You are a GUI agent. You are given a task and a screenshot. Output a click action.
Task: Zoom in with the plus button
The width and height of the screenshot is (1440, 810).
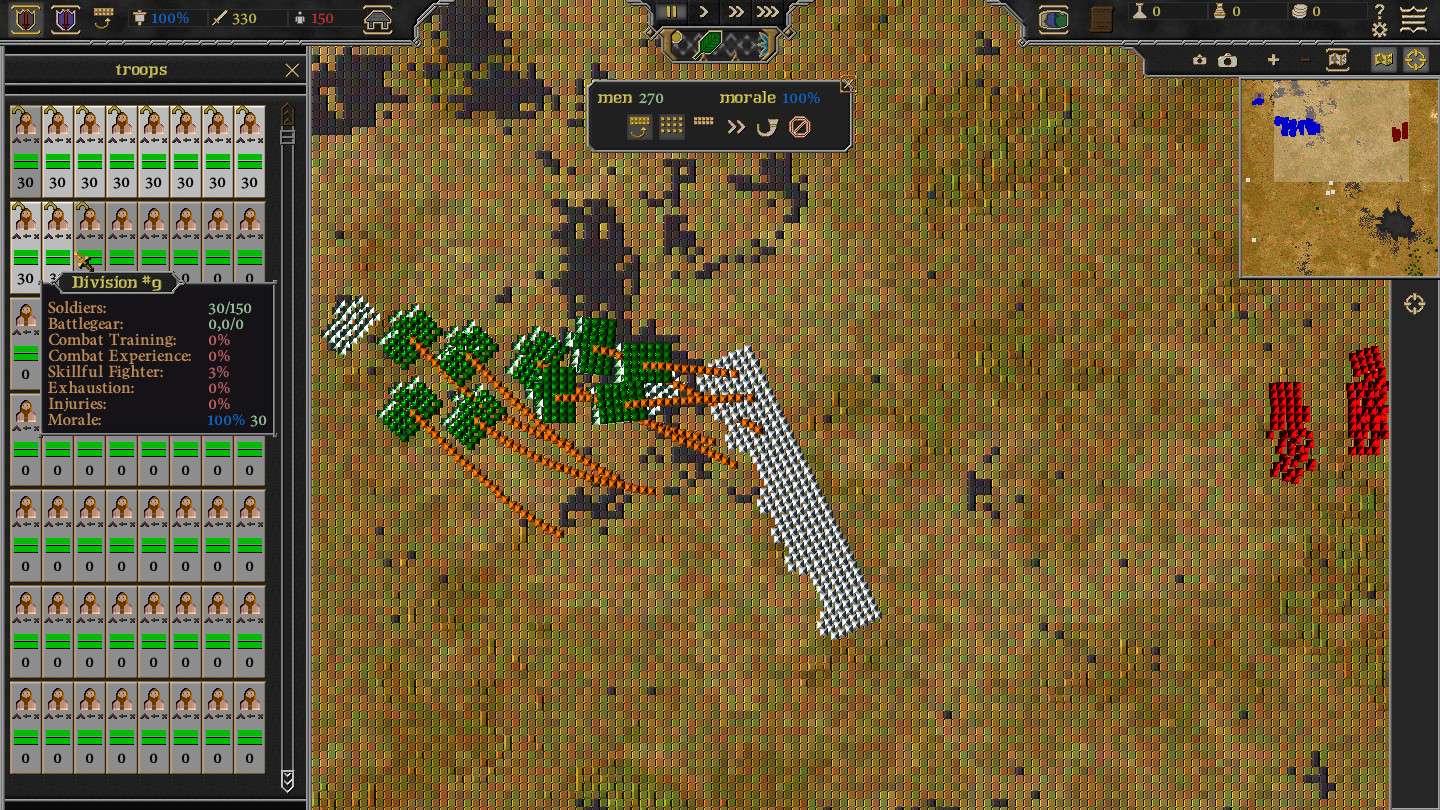[x=1273, y=60]
